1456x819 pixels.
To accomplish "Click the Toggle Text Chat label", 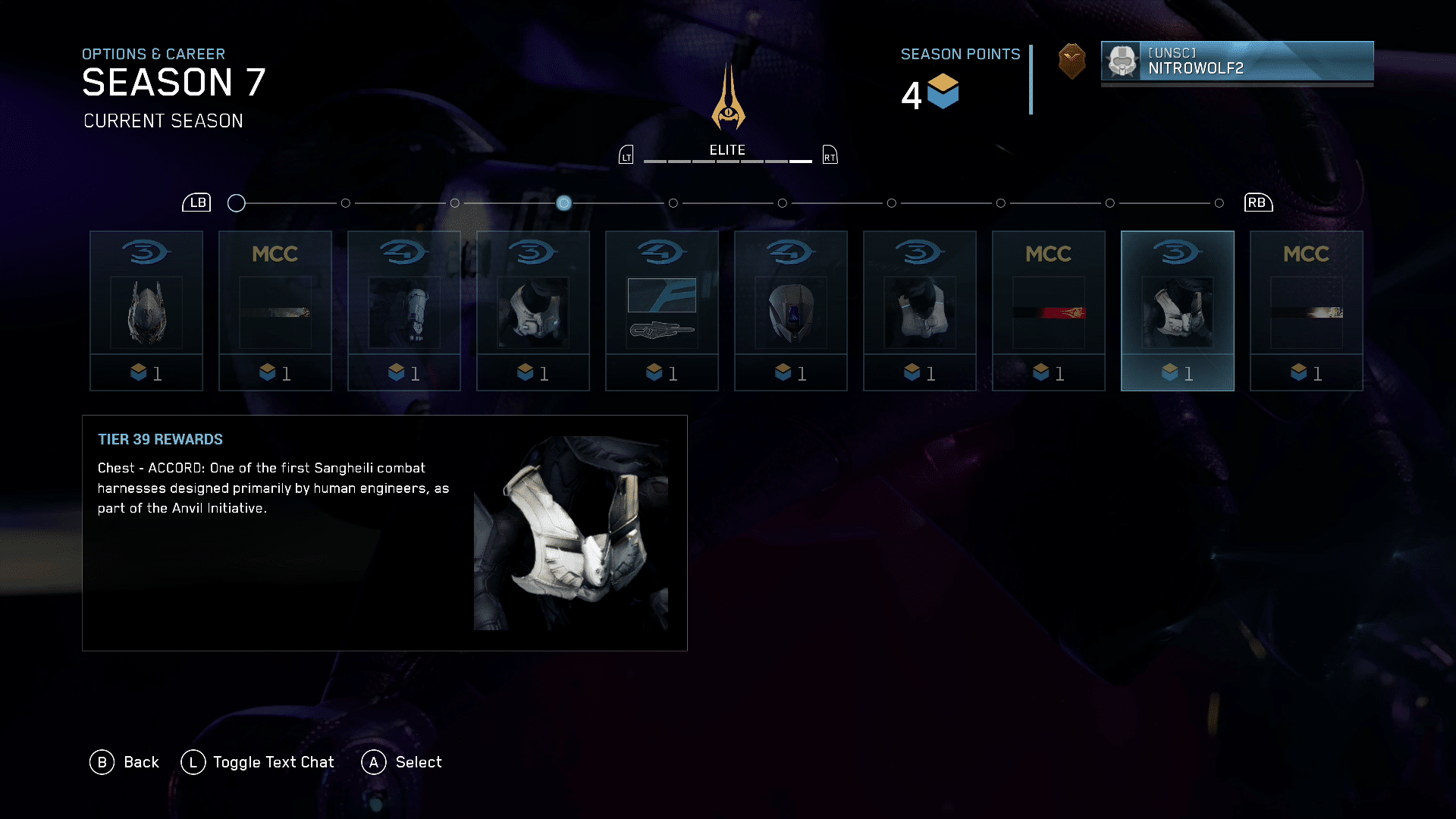I will tap(273, 762).
